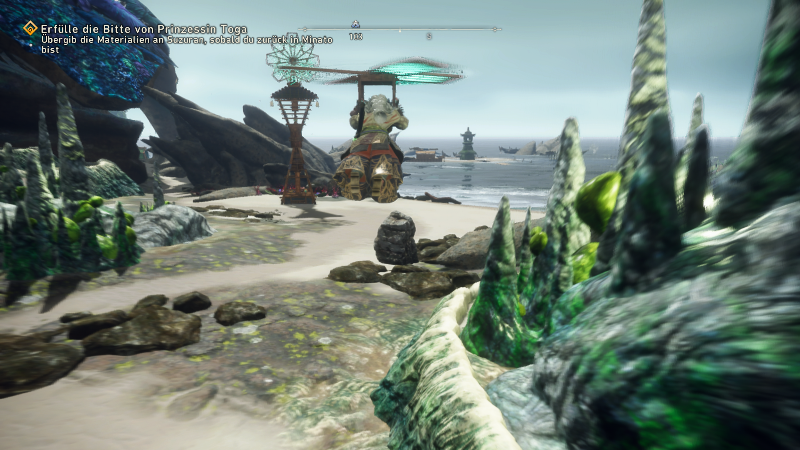Select the marker on the compass bar

355,23
